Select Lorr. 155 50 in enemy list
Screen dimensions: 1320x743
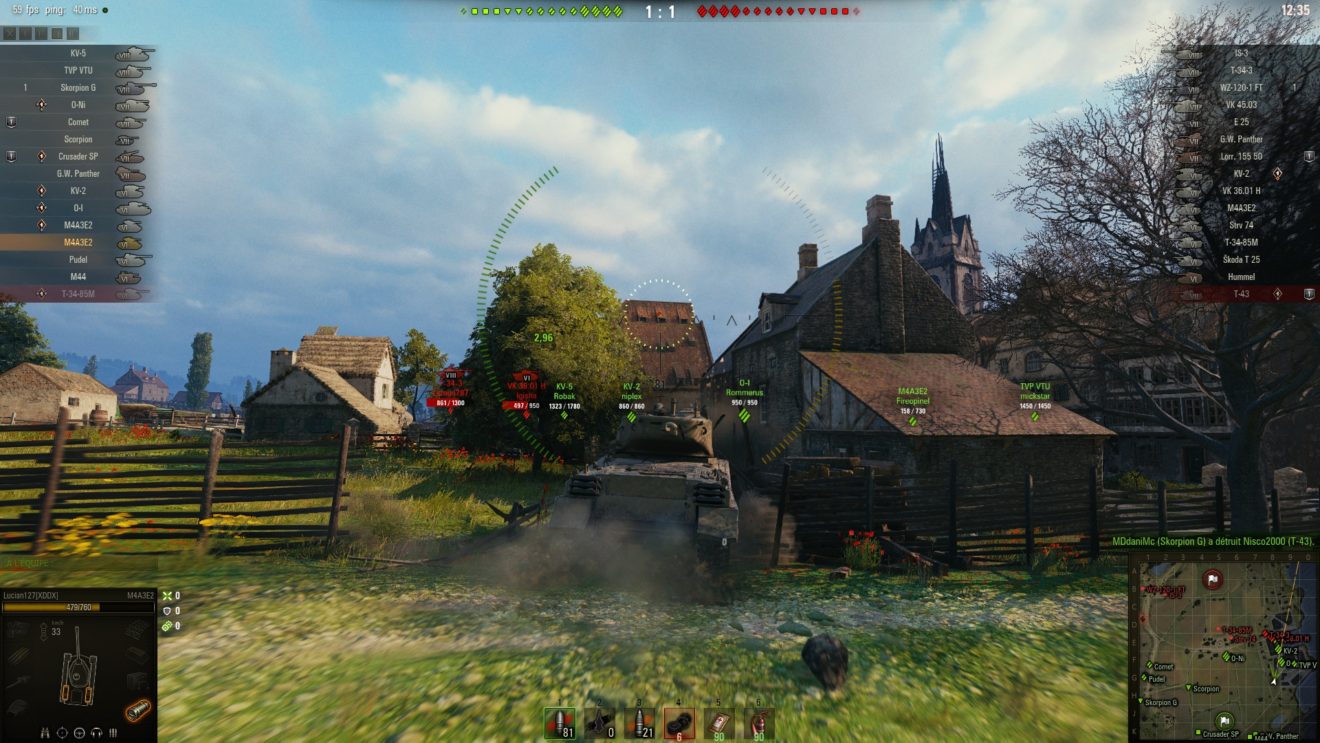click(1241, 157)
